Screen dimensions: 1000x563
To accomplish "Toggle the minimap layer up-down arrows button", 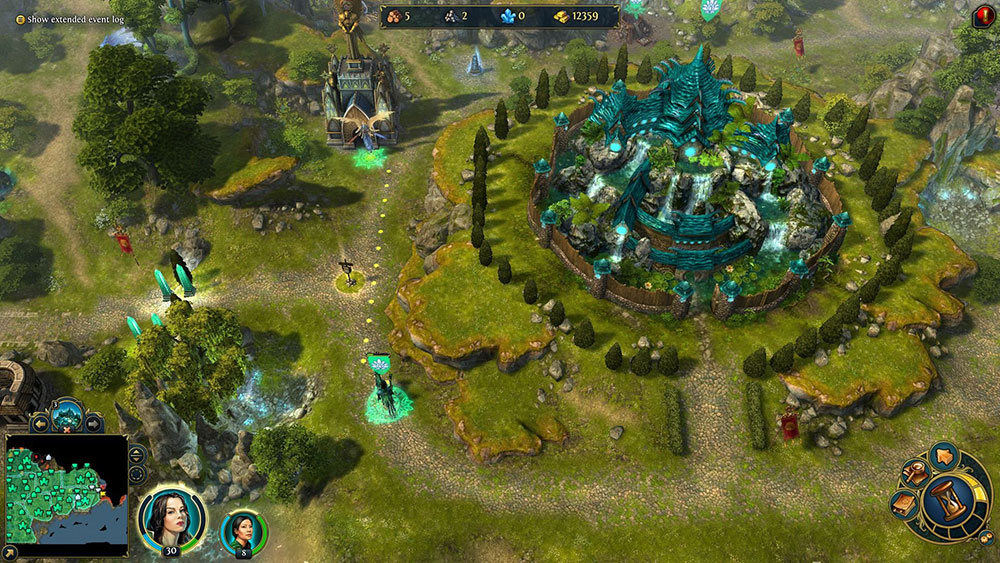I will [137, 453].
